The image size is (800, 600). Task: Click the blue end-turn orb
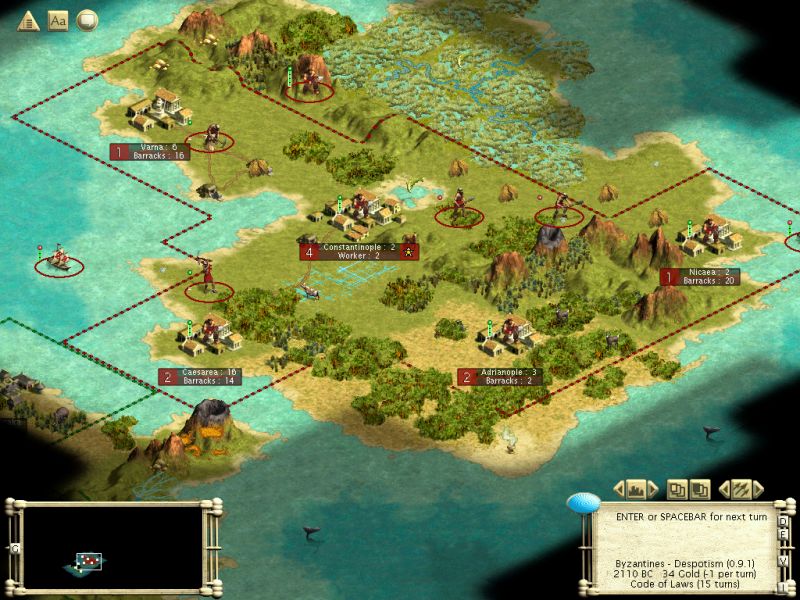582,505
